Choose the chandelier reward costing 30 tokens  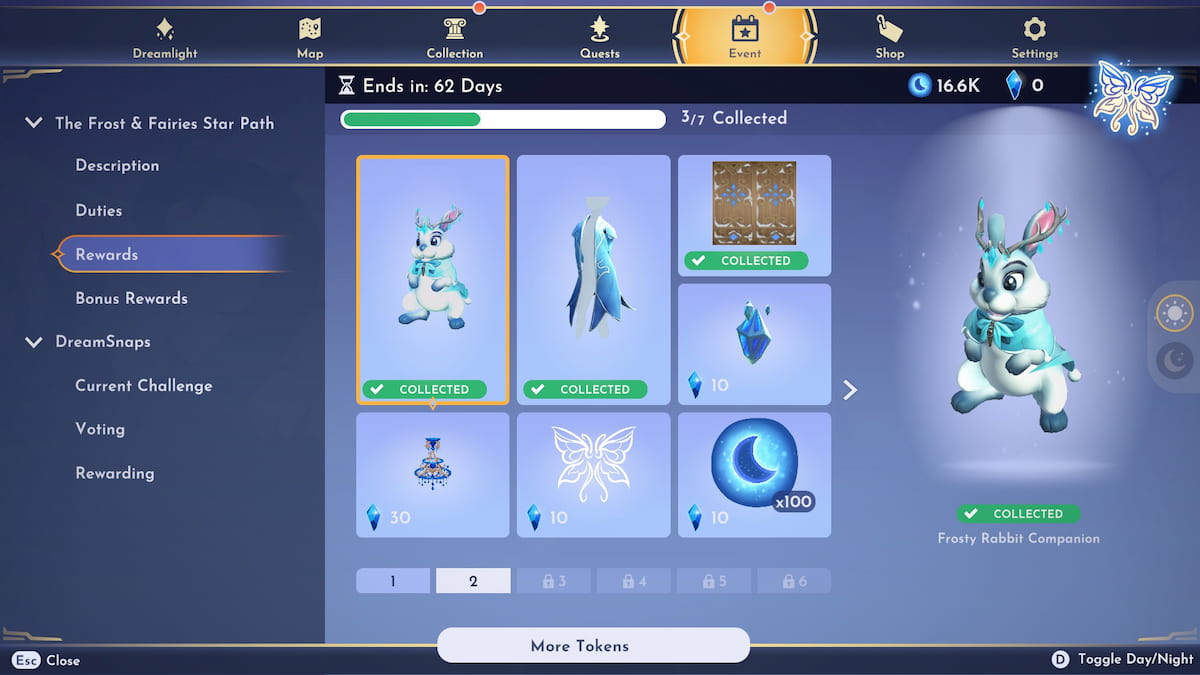[433, 474]
